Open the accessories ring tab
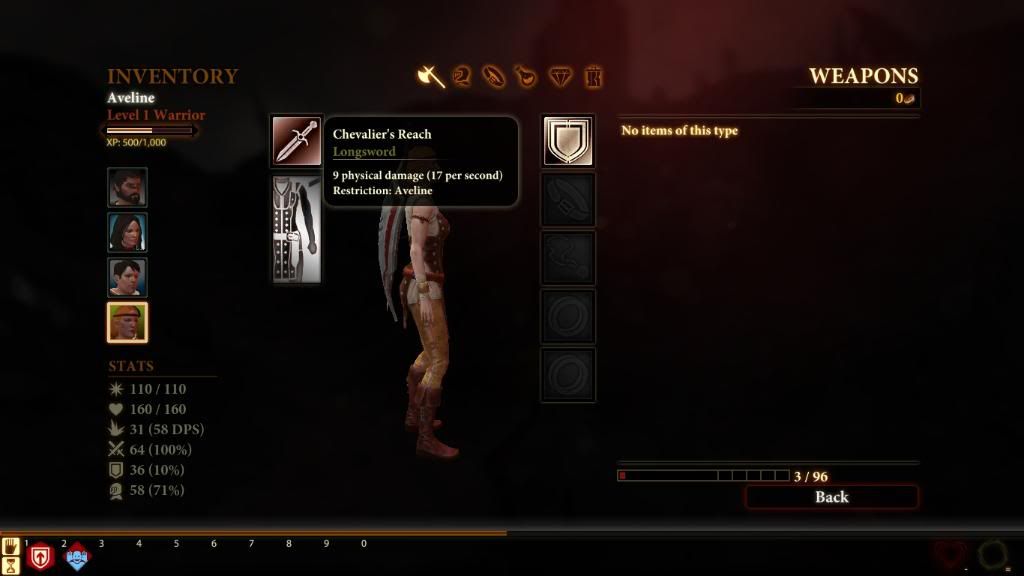Screen dimensions: 1024x576 pos(494,76)
